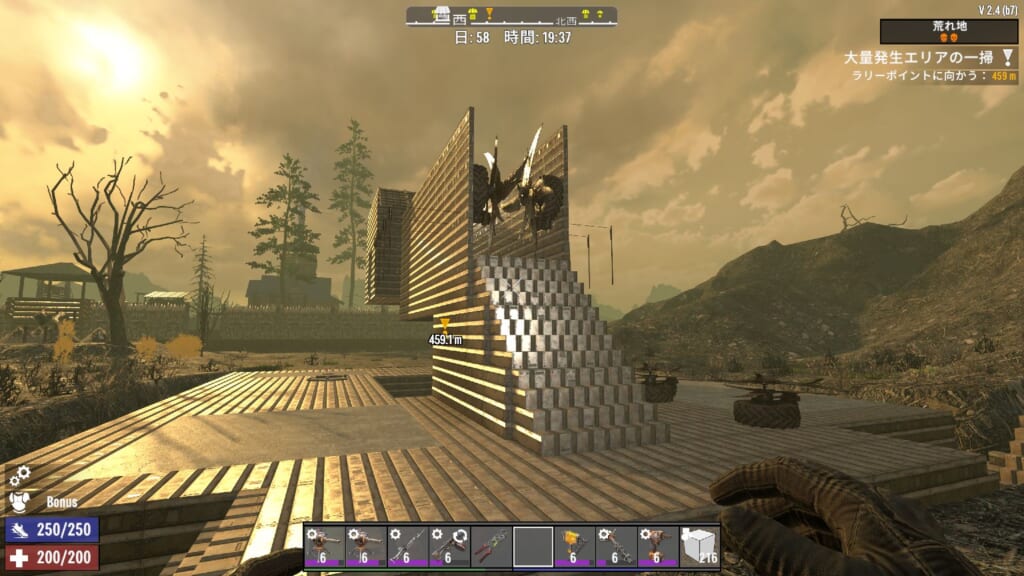Select the yellow nailgun hotbar slot
Viewport: 1024px width, 576px height.
coord(574,546)
